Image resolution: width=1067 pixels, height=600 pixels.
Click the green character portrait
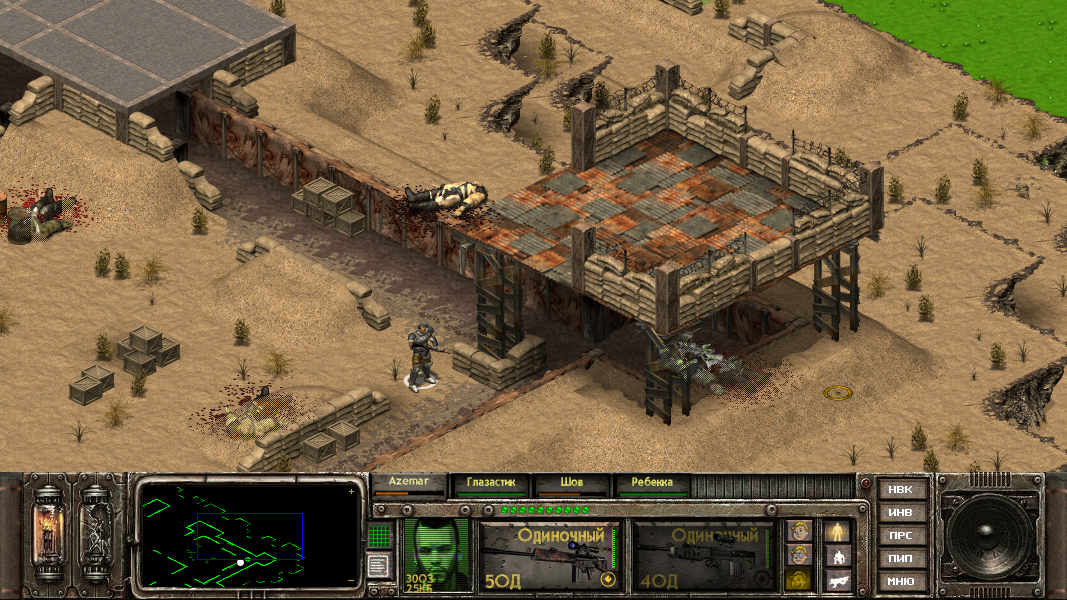pyautogui.click(x=437, y=553)
